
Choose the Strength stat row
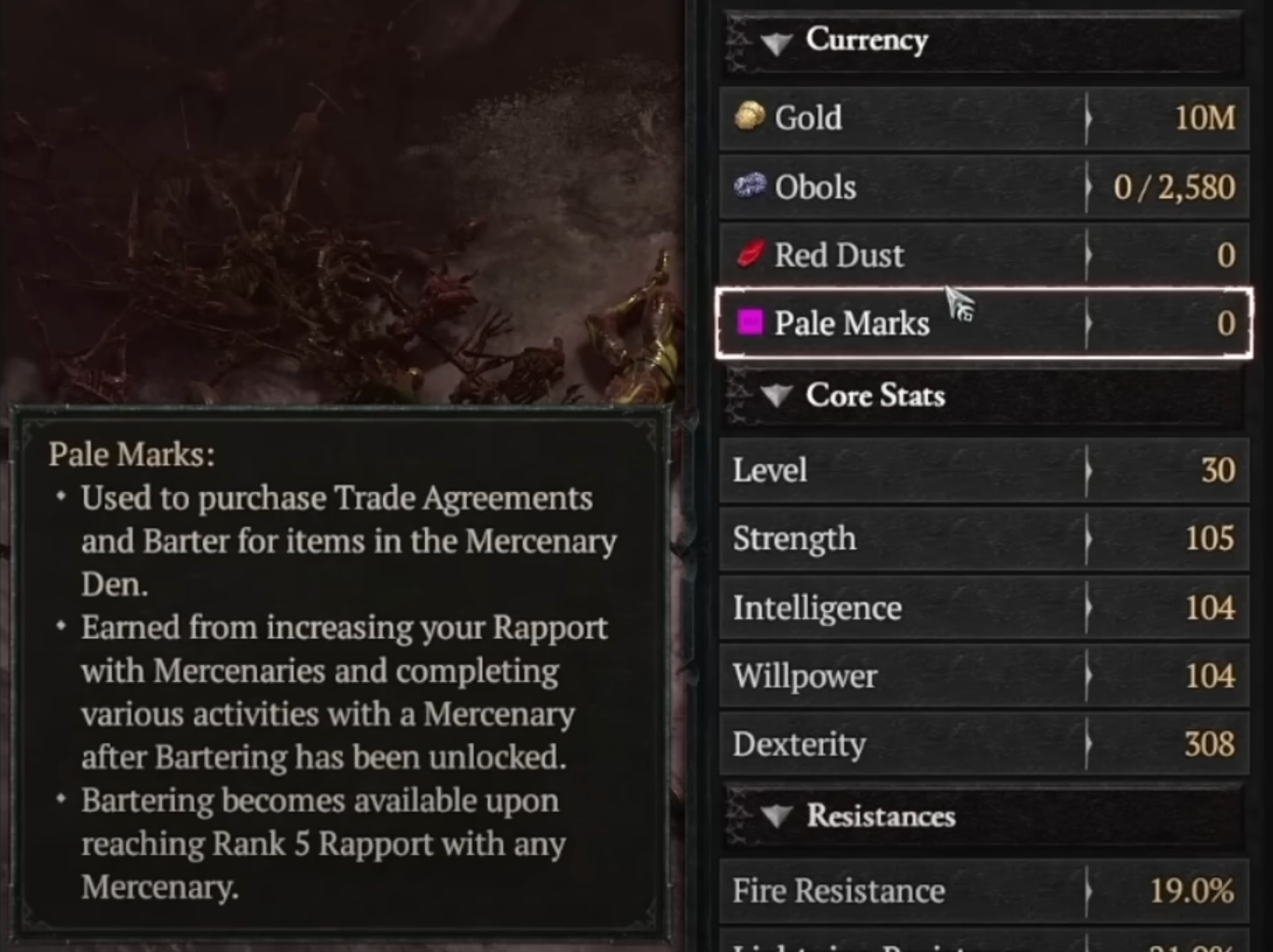[x=983, y=538]
